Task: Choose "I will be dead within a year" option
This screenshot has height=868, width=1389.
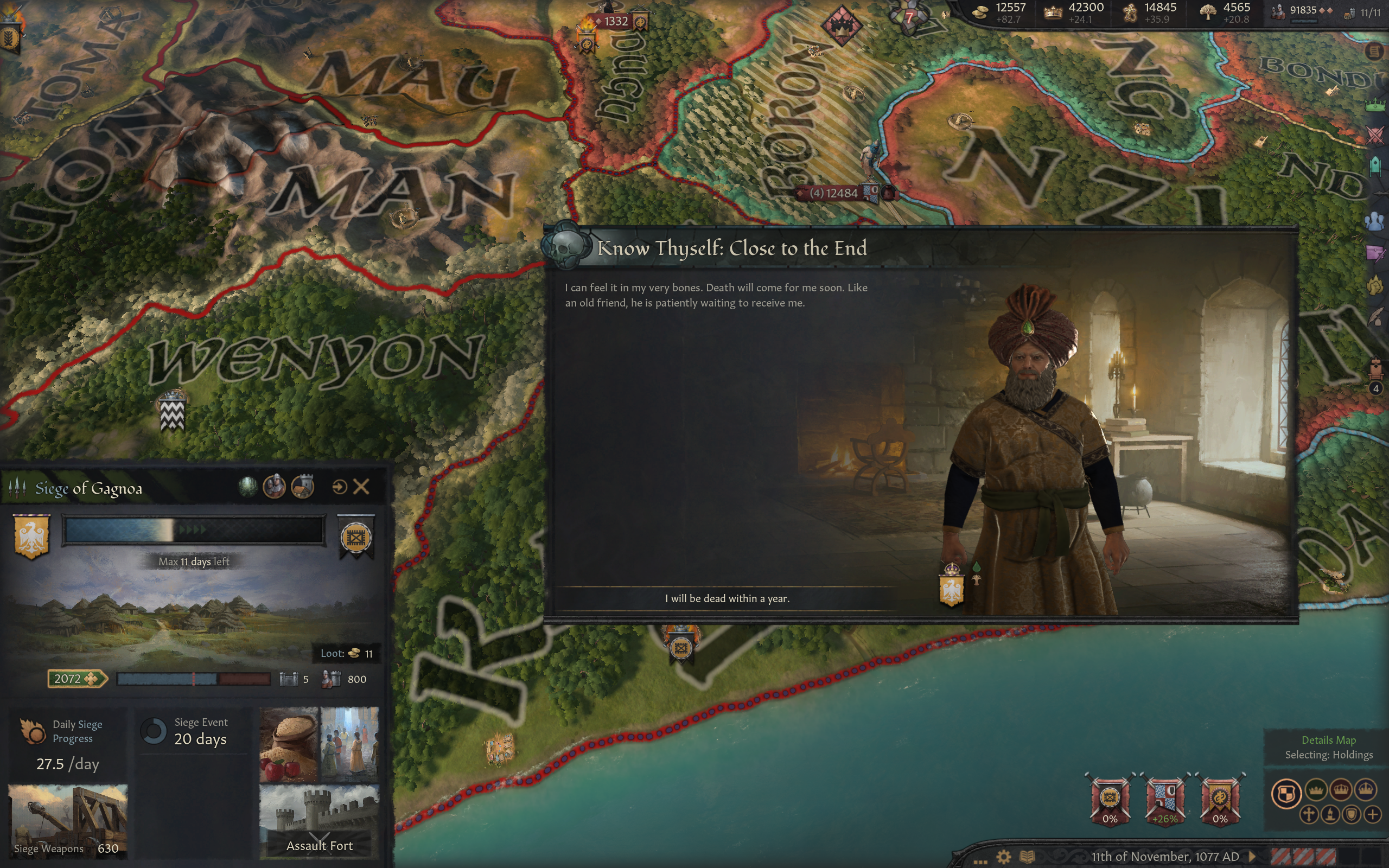Action: pos(727,598)
